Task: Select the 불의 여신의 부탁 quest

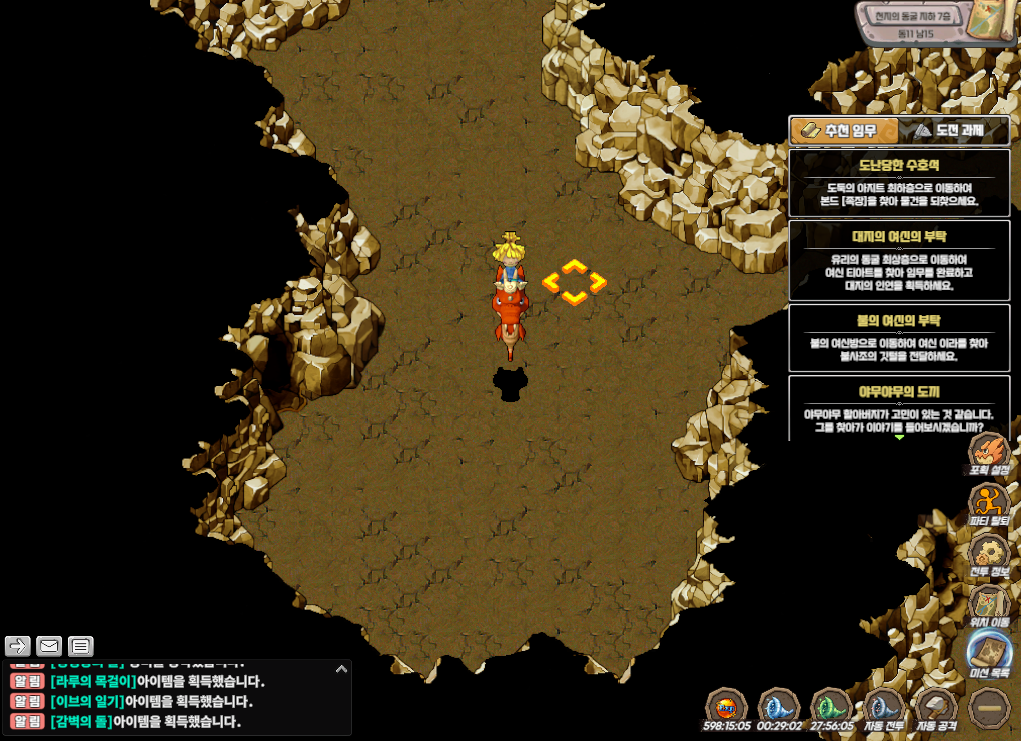Action: coord(898,338)
